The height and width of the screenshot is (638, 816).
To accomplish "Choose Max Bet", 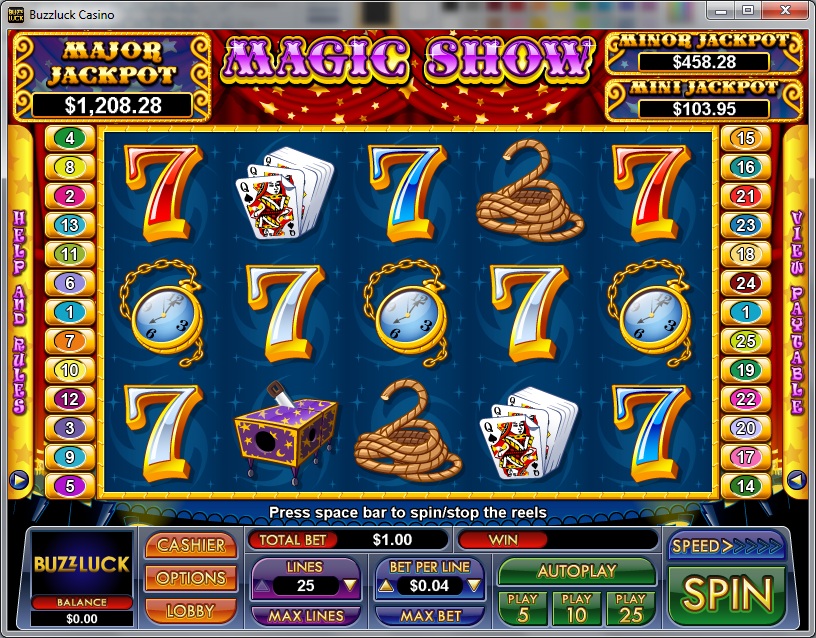I will (432, 616).
